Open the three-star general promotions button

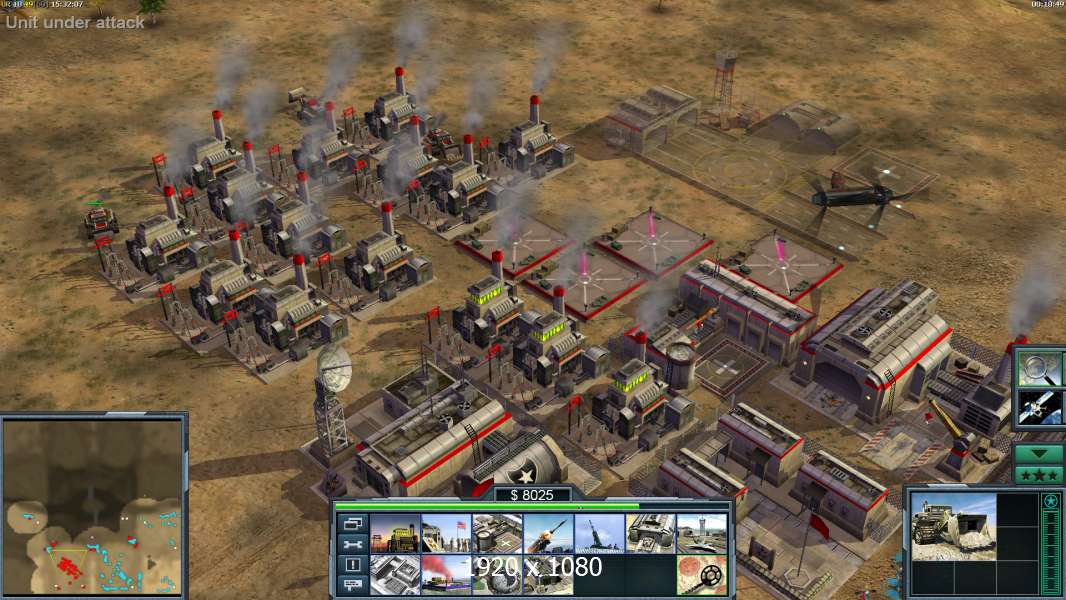tap(1039, 474)
